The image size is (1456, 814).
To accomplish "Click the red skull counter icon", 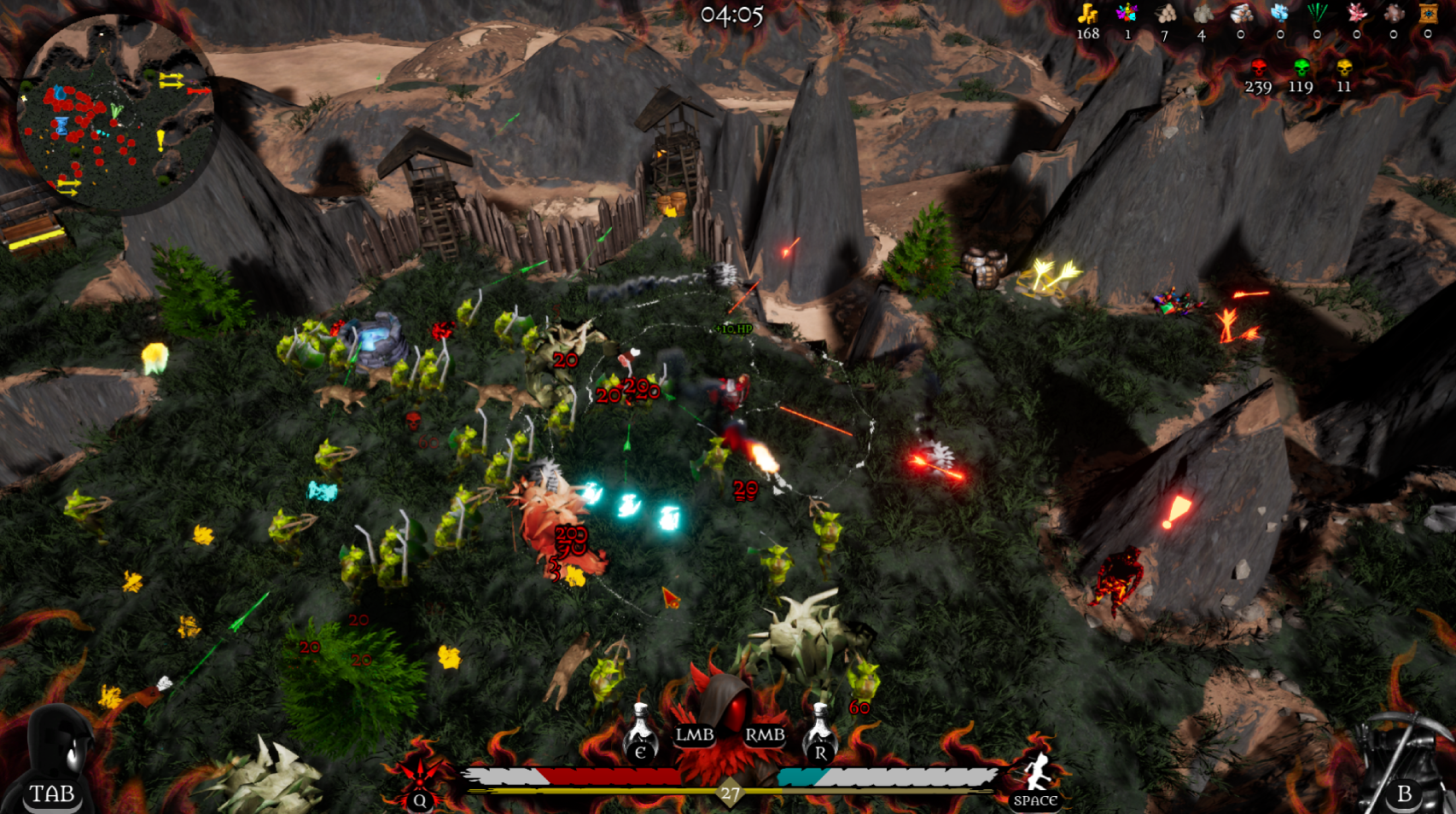I will click(1258, 67).
